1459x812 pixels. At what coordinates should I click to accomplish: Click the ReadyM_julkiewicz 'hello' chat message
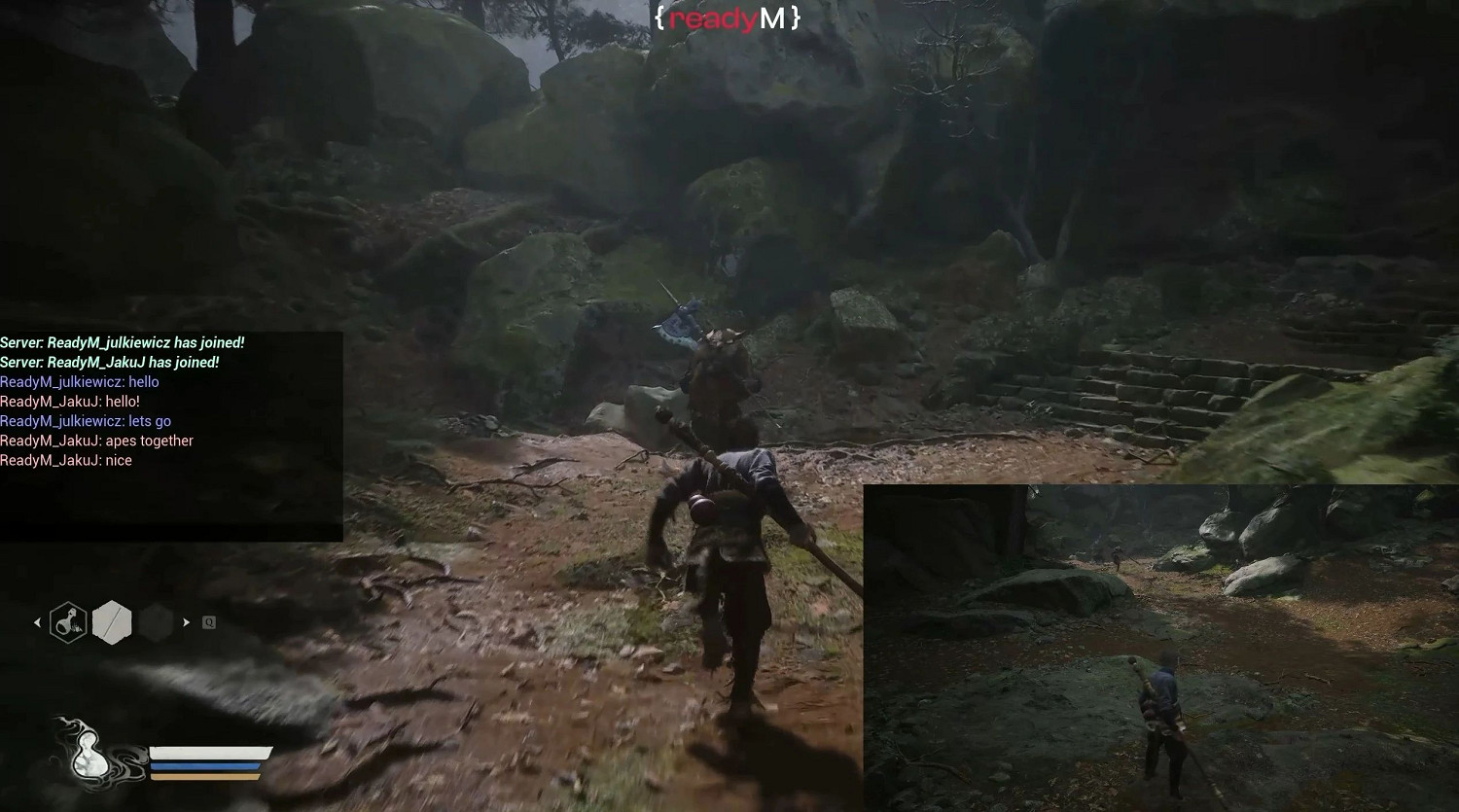point(80,381)
